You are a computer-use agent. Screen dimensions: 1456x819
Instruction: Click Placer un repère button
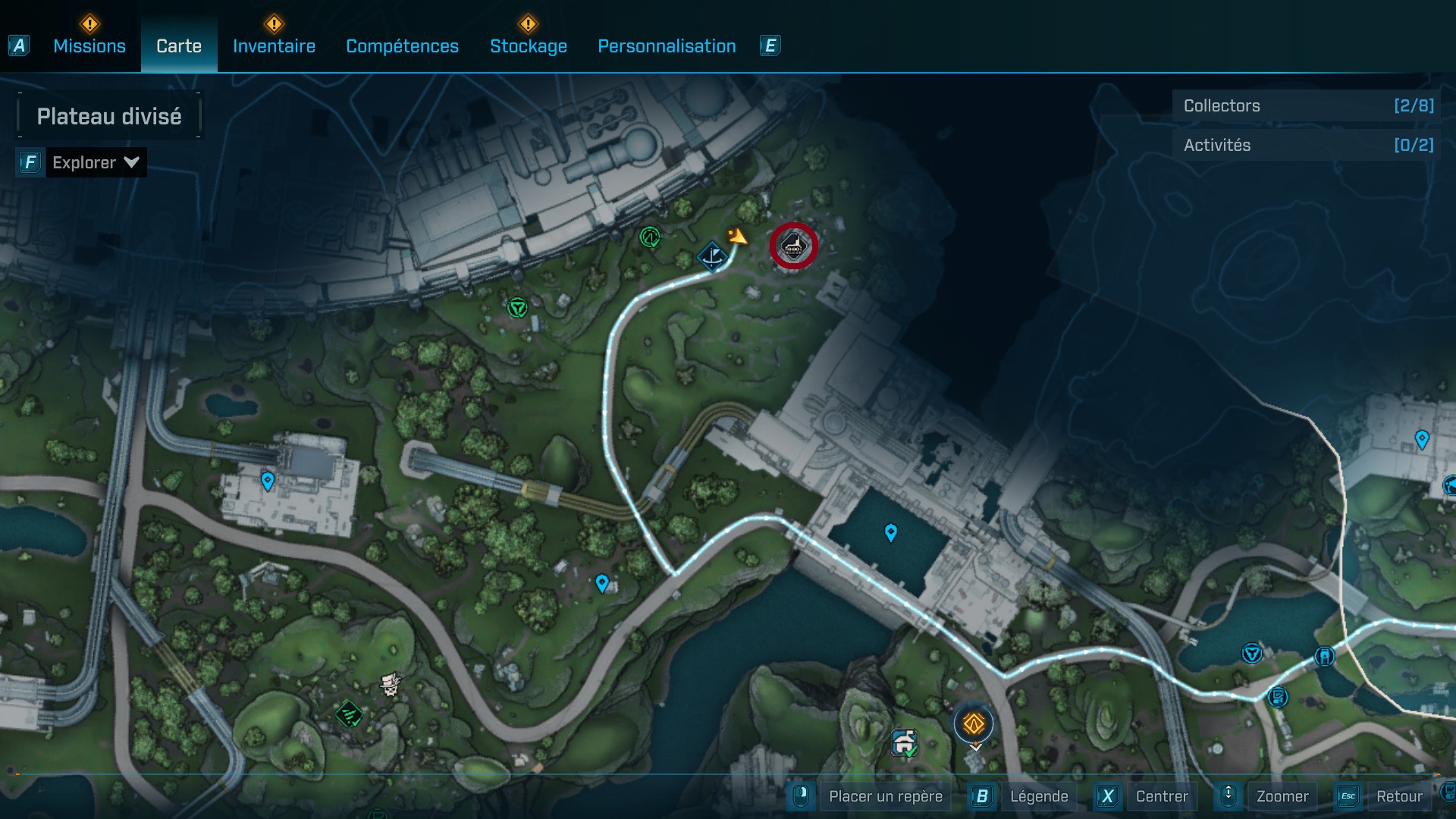tap(885, 796)
